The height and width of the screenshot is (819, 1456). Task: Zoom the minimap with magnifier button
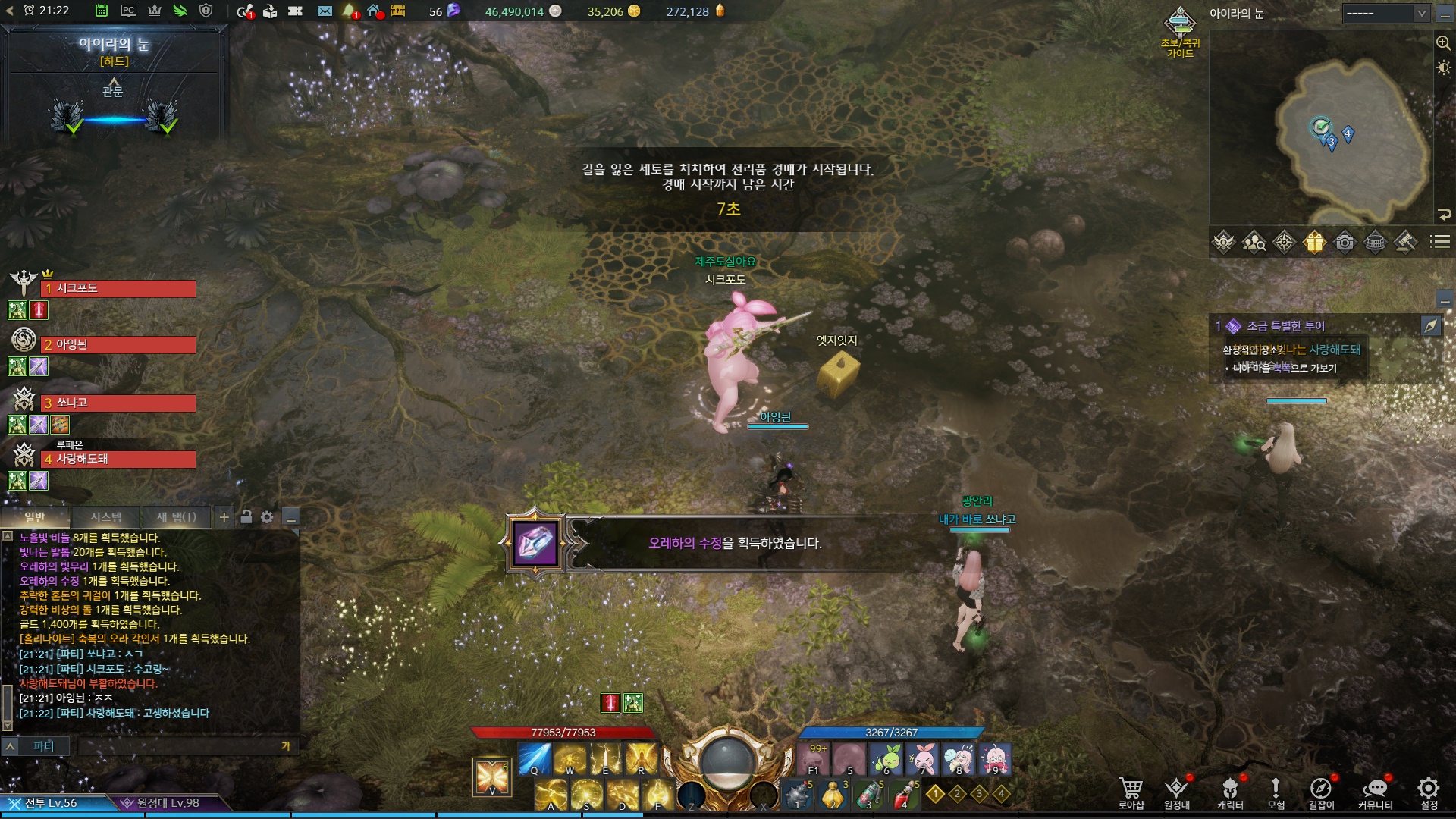pyautogui.click(x=1443, y=43)
